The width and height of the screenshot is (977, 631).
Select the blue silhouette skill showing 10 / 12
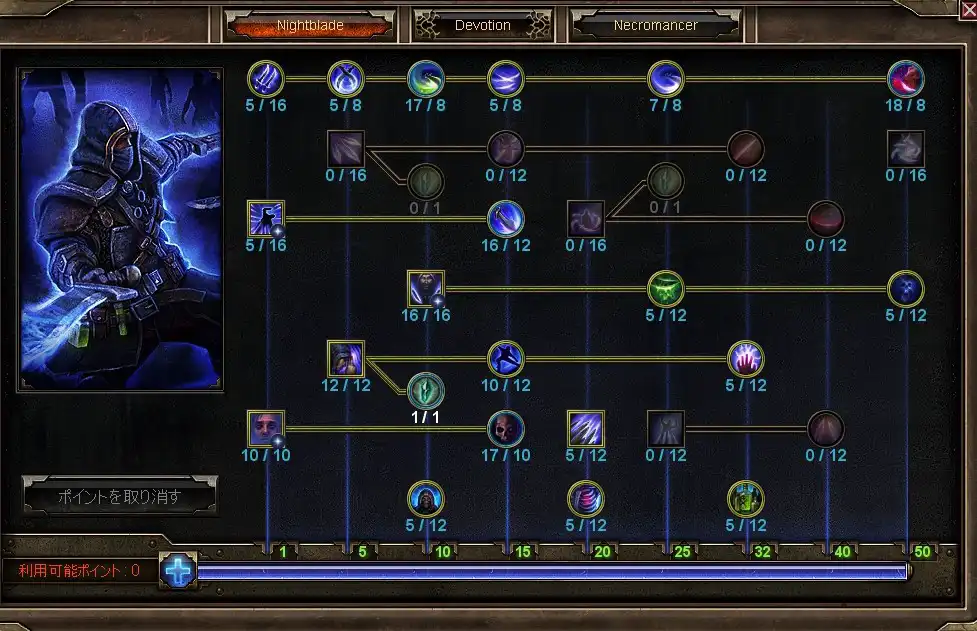[x=506, y=359]
